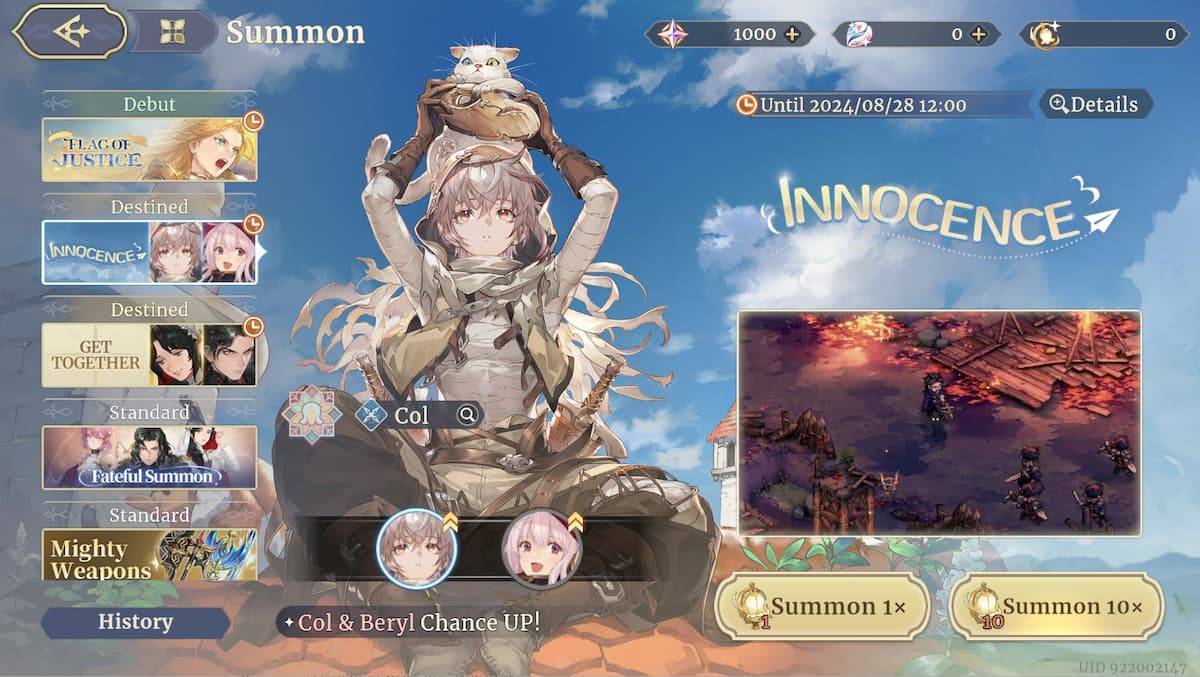Add more purple crystal currency

(x=793, y=35)
